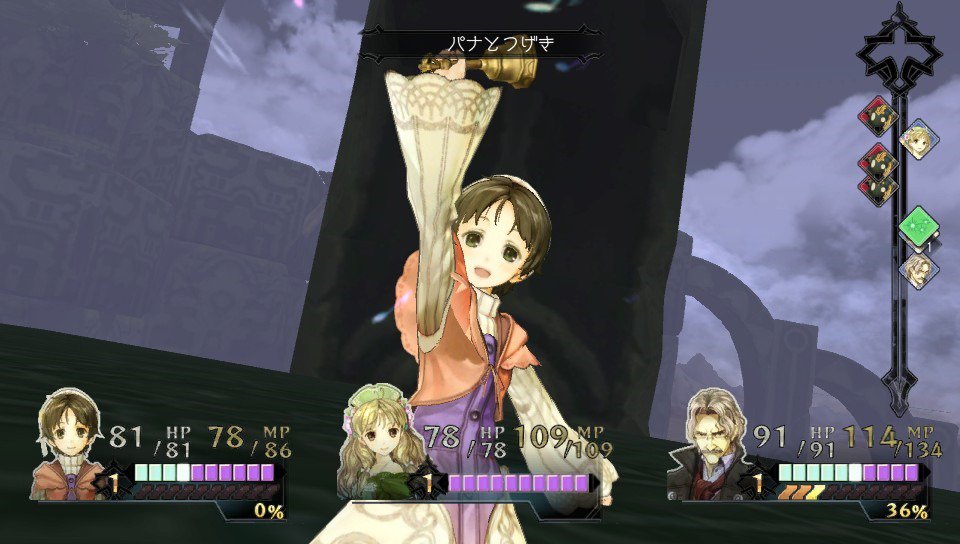The width and height of the screenshot is (960, 544).
Task: Click the green diamond turn-order marker
Action: (917, 226)
